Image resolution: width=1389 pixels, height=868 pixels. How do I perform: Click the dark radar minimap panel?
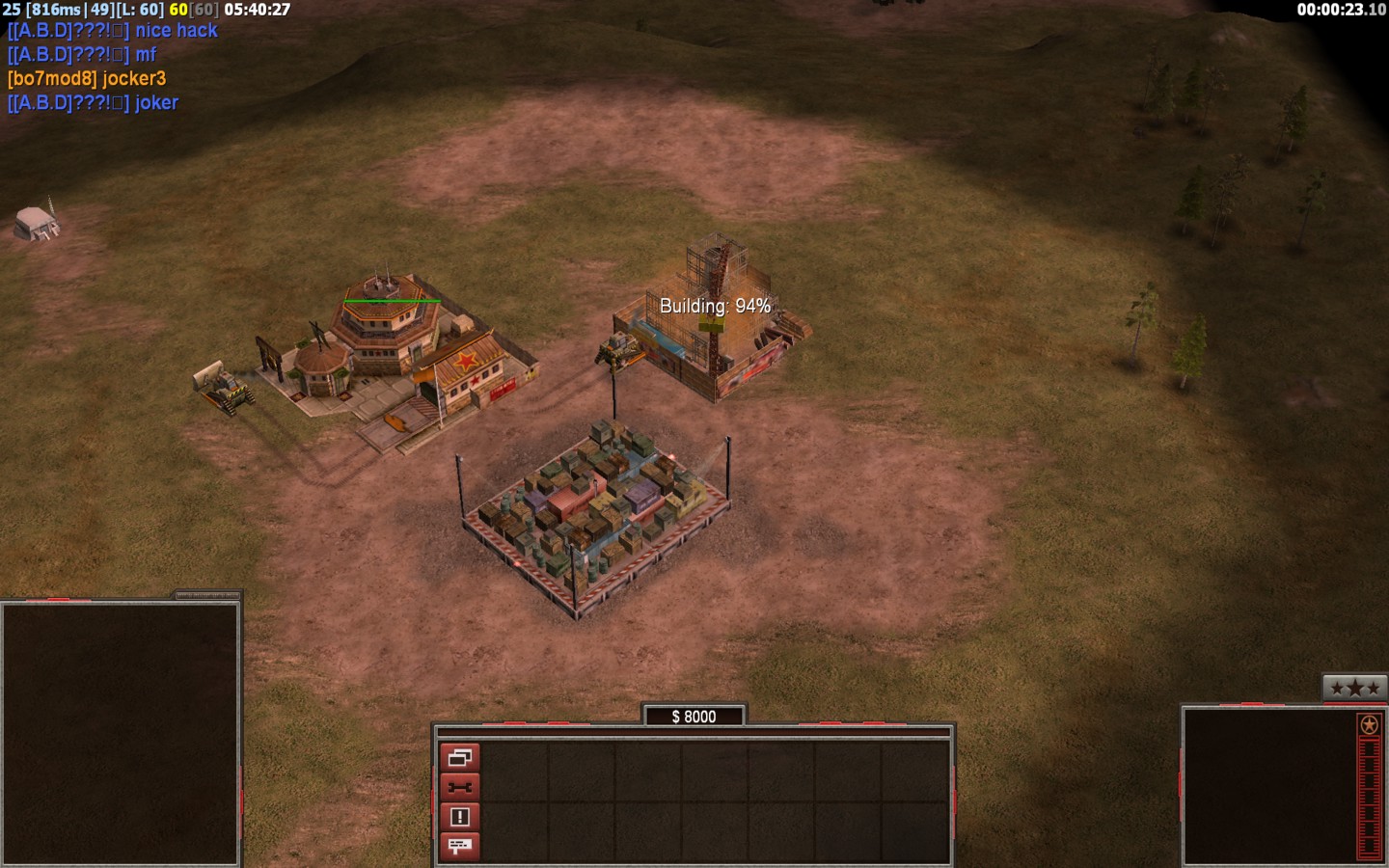[x=121, y=734]
